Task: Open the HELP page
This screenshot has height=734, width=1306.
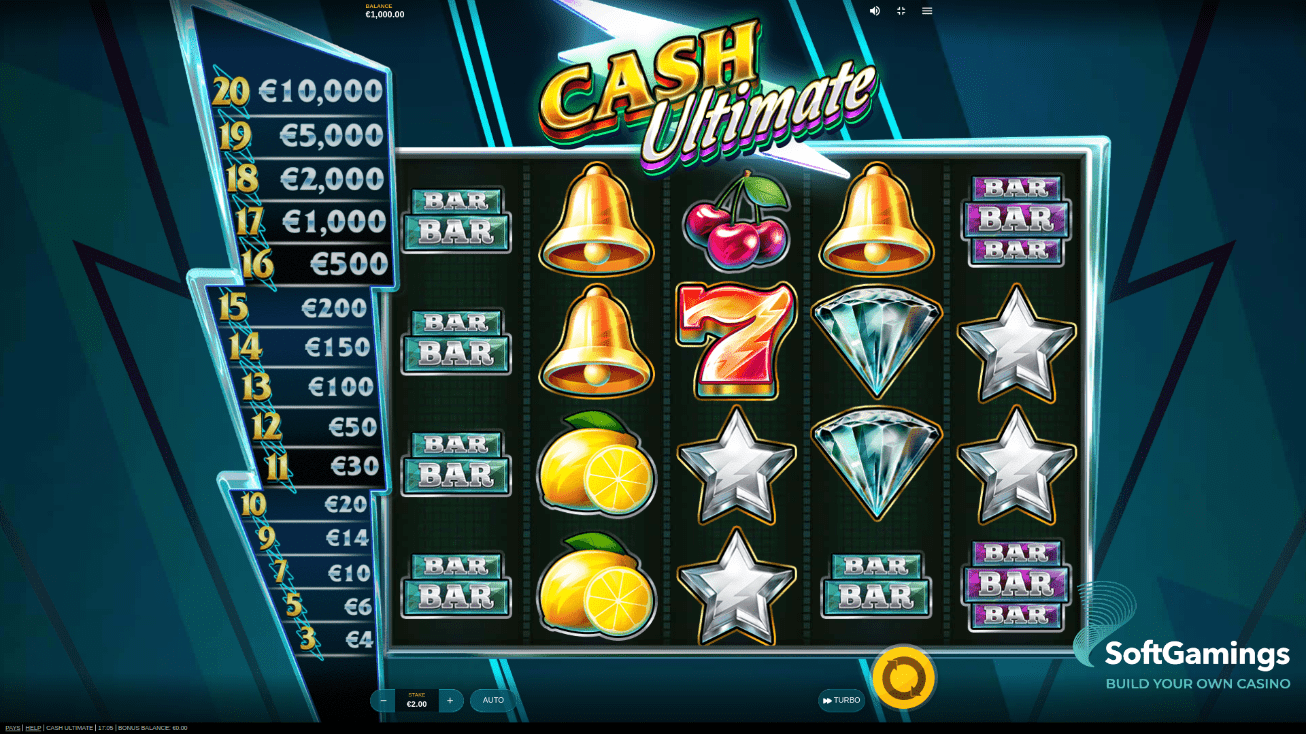Action: click(x=32, y=728)
